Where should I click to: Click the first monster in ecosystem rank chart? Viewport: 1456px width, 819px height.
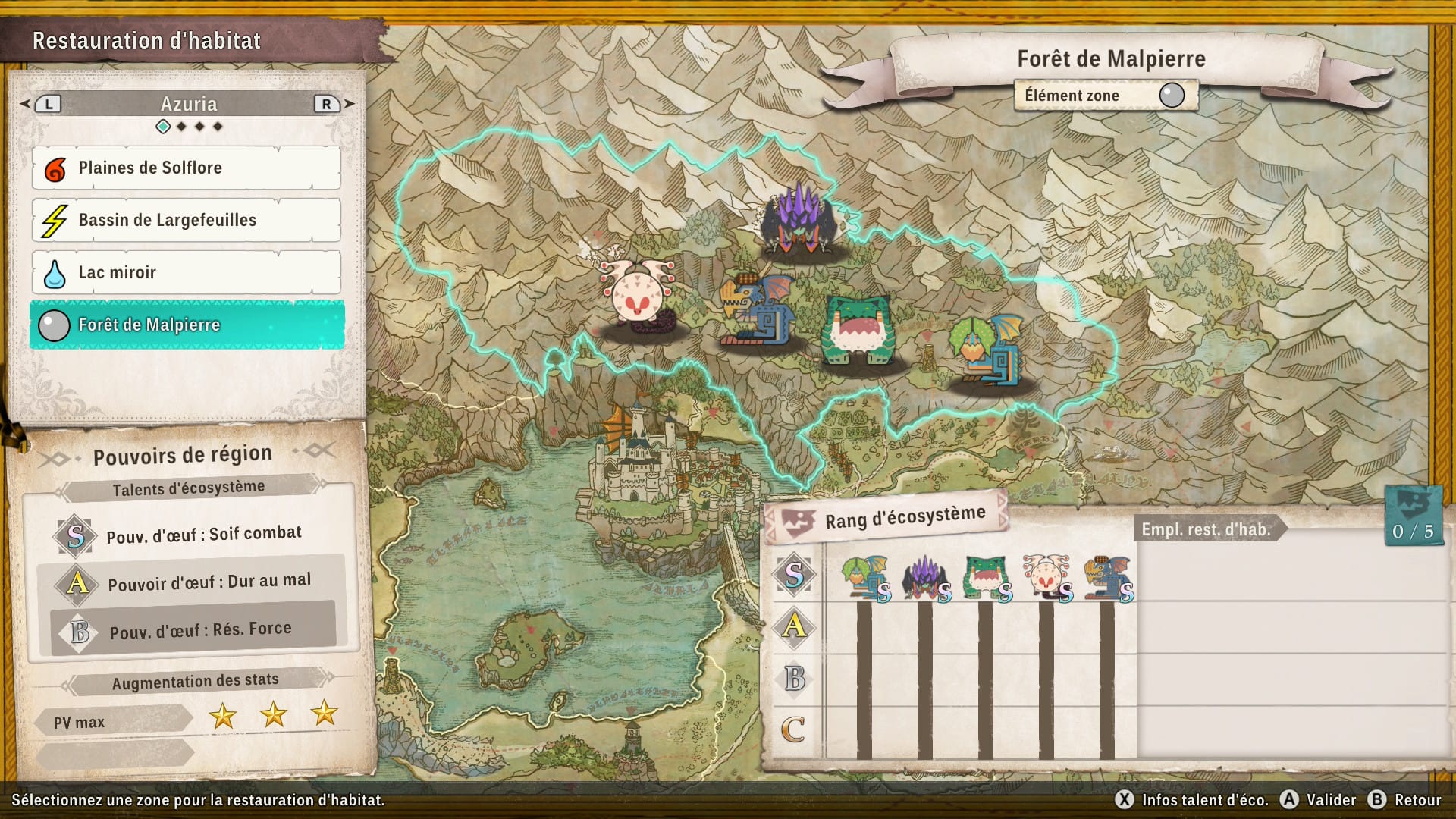click(x=865, y=578)
